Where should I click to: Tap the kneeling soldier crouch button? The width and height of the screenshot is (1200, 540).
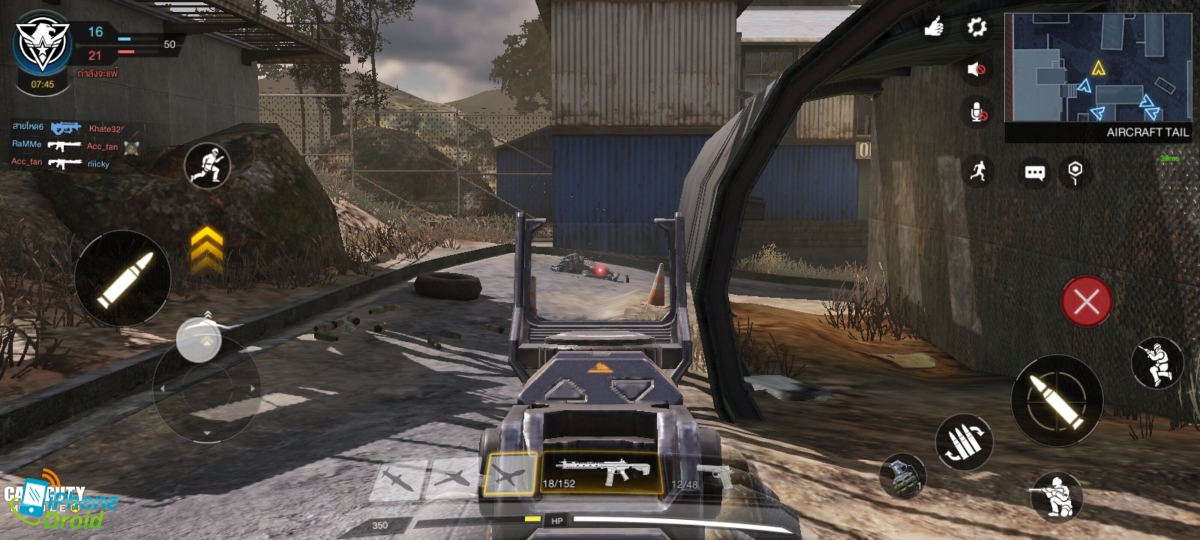click(1056, 496)
